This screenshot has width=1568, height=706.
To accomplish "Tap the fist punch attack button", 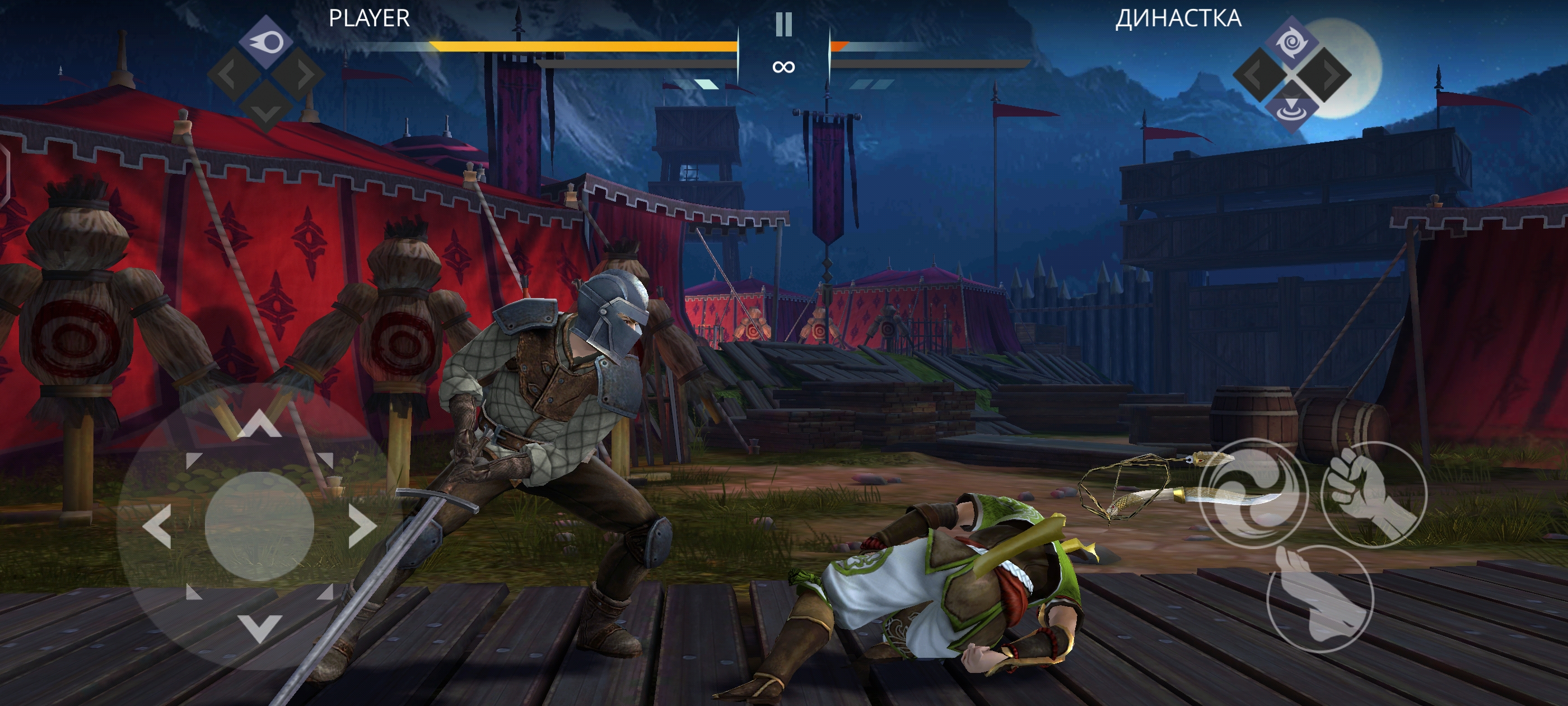I will point(1373,495).
